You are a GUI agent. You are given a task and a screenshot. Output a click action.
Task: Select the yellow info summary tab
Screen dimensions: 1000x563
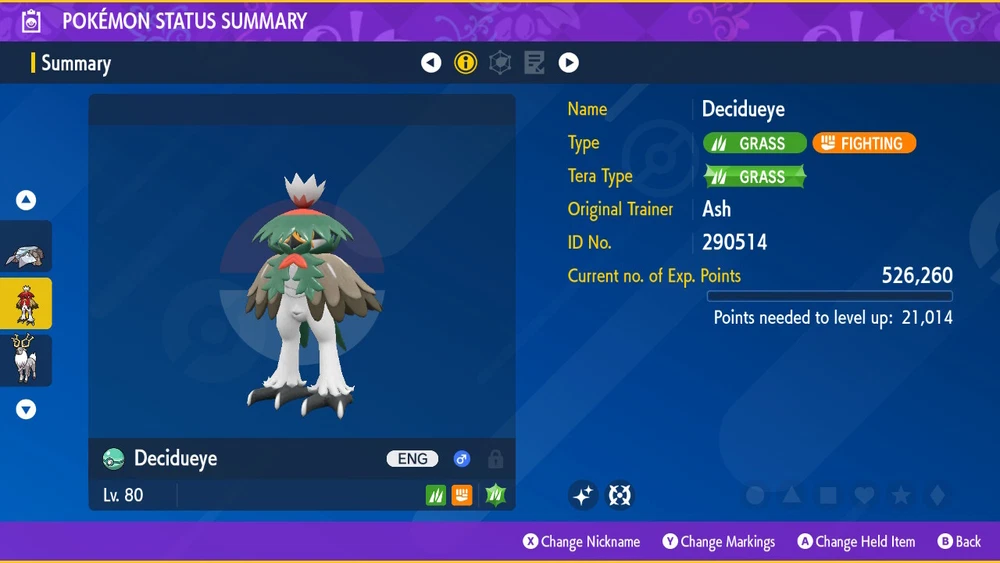[465, 63]
